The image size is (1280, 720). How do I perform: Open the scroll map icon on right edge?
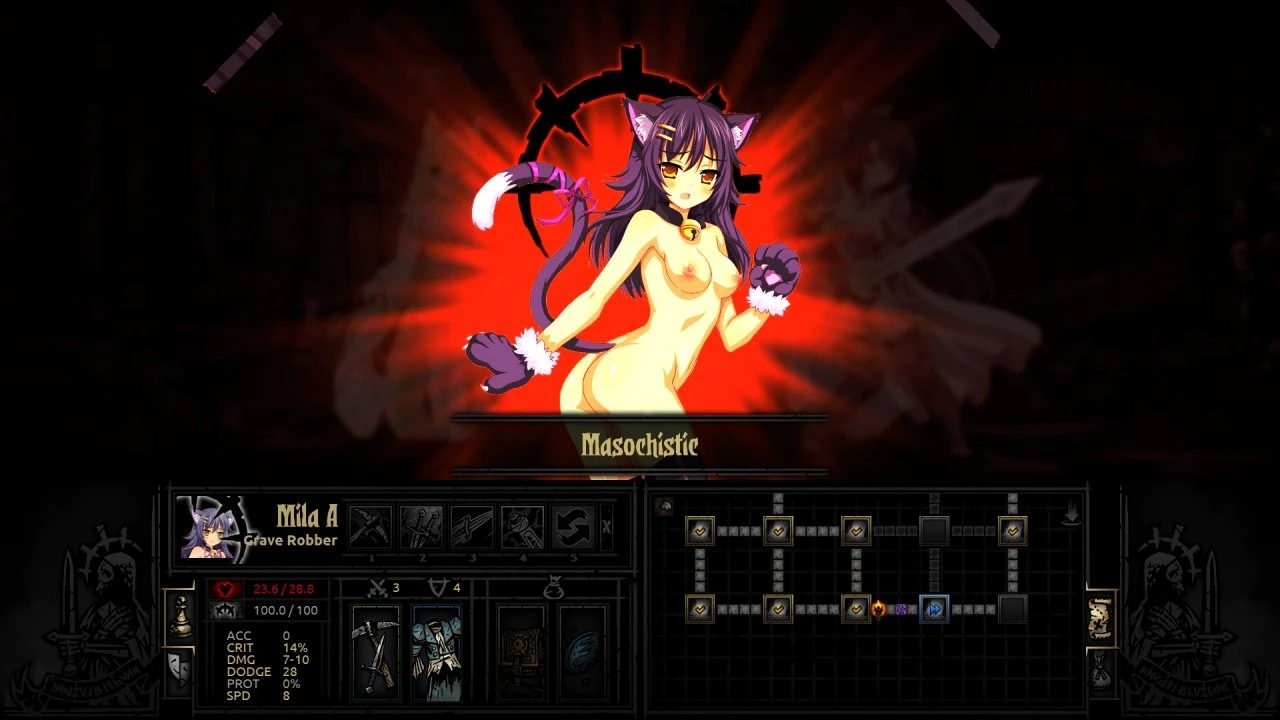pos(1100,618)
